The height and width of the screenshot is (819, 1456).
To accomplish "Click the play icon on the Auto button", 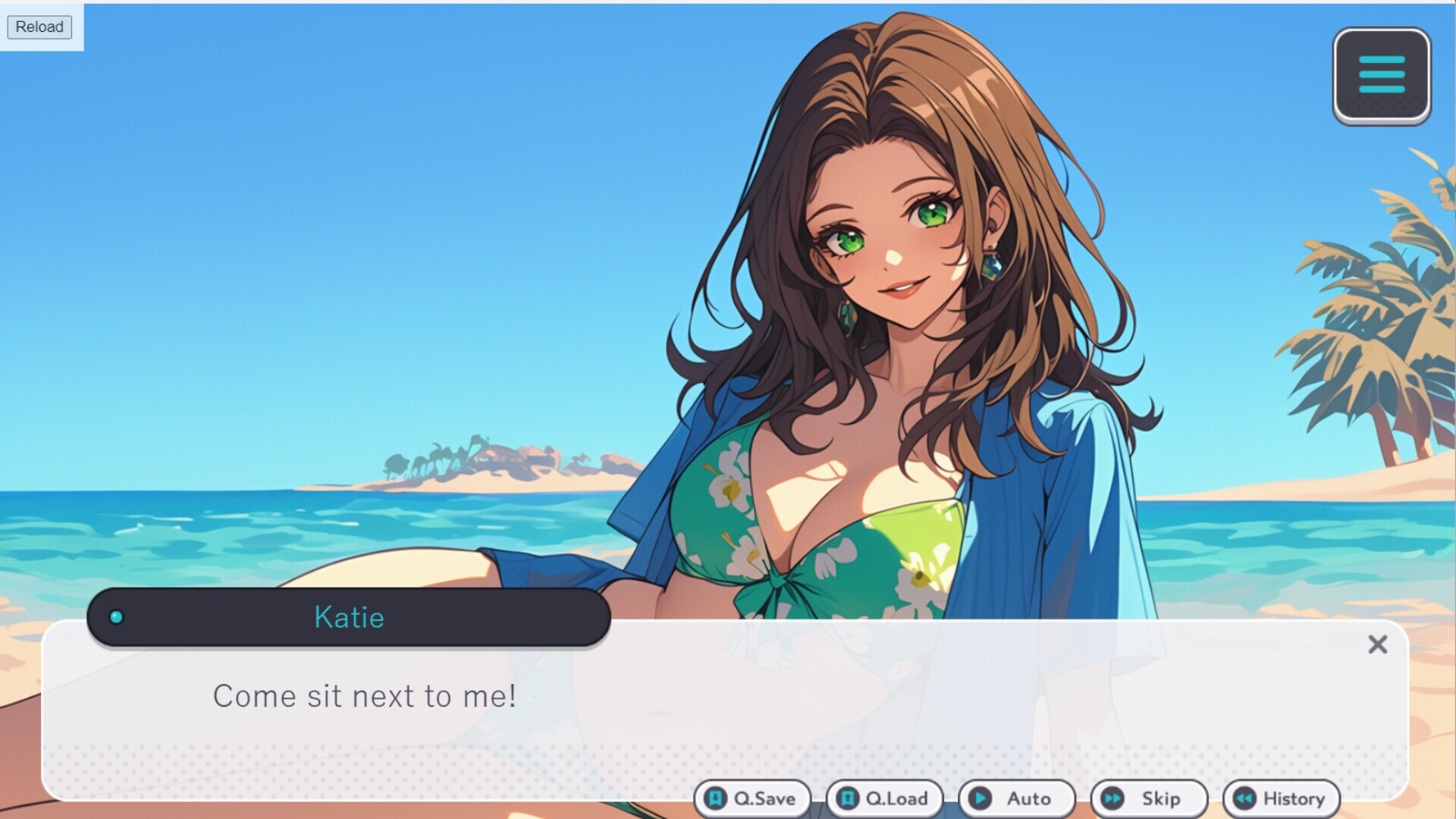I will (981, 799).
